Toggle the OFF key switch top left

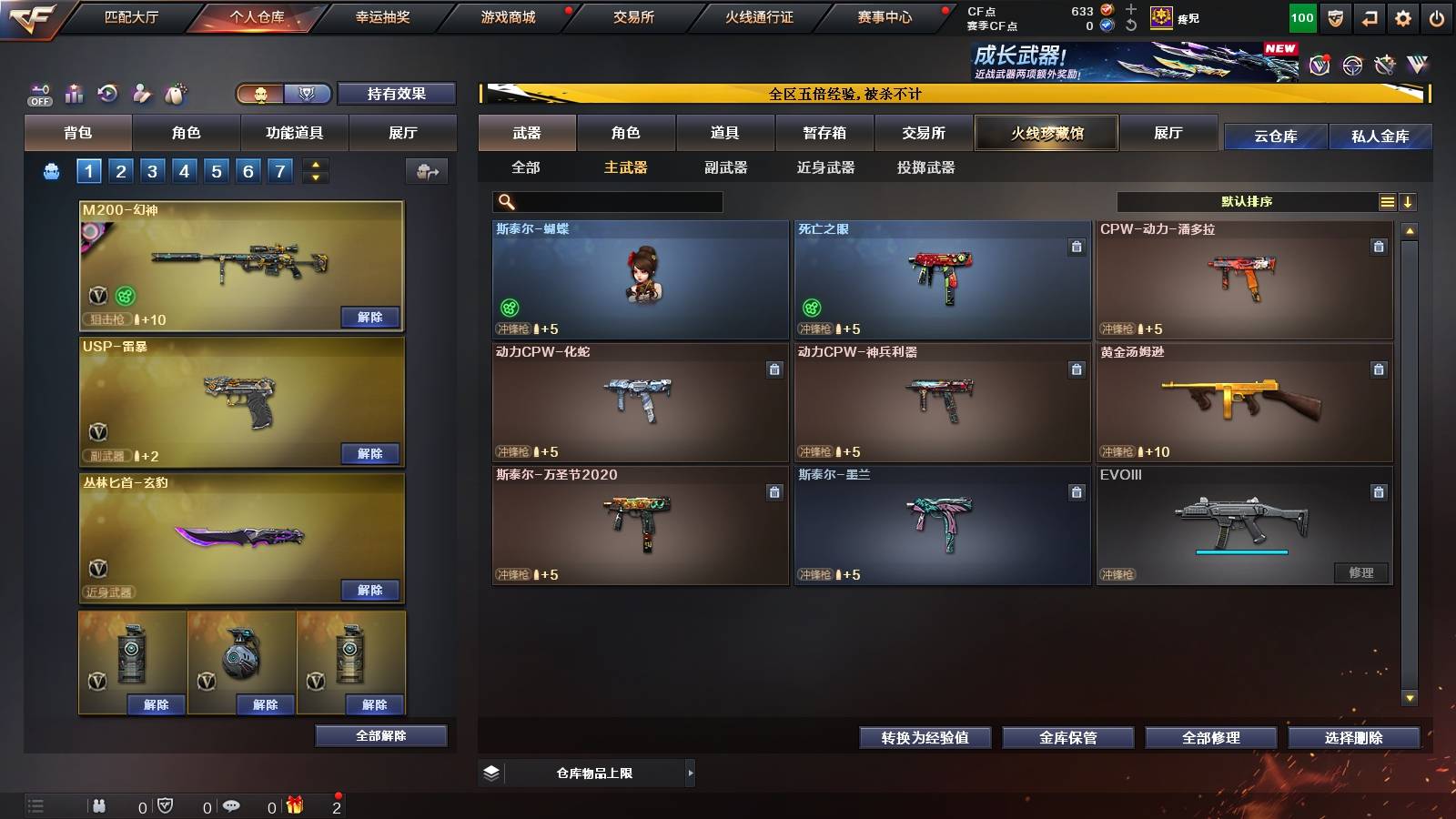coord(39,95)
